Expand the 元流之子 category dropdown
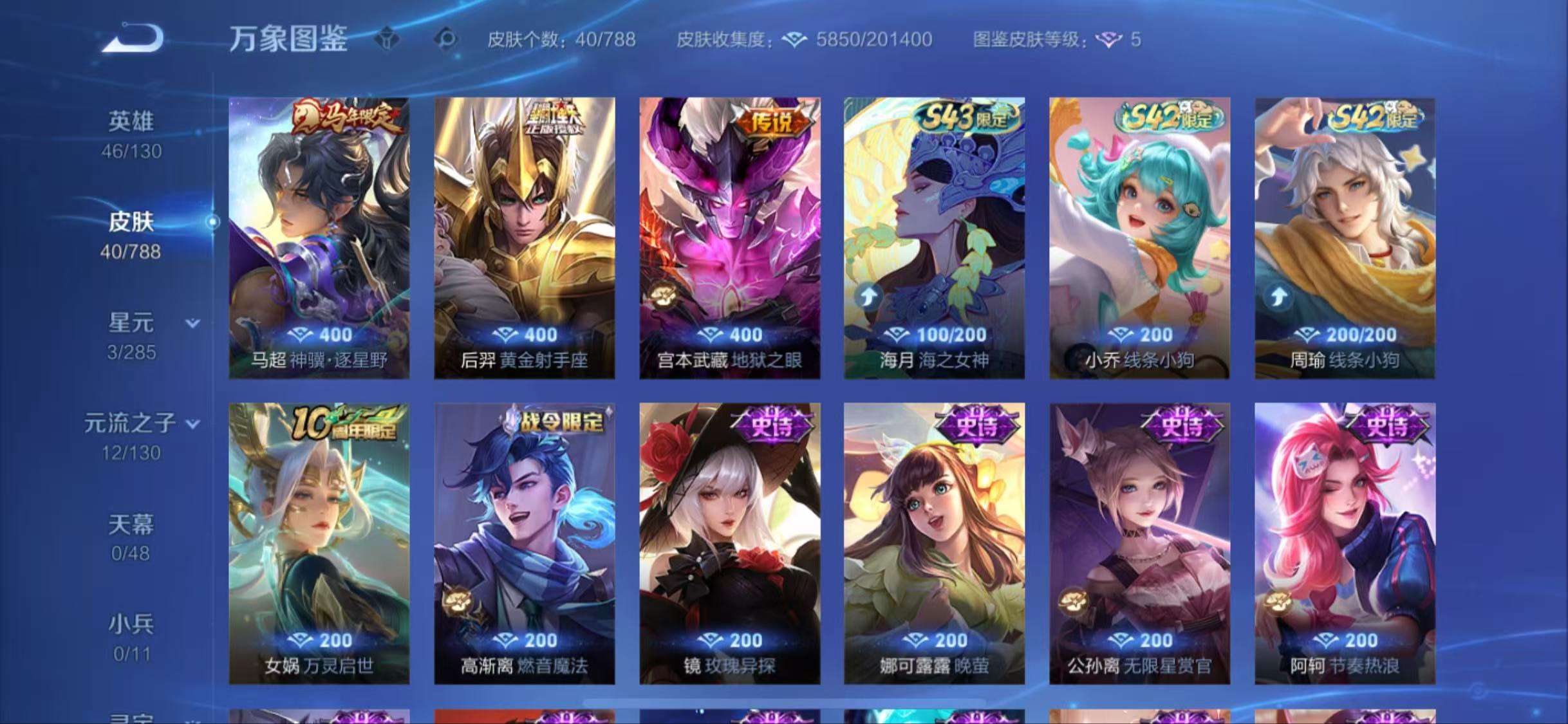This screenshot has height=724, width=1568. pyautogui.click(x=192, y=424)
